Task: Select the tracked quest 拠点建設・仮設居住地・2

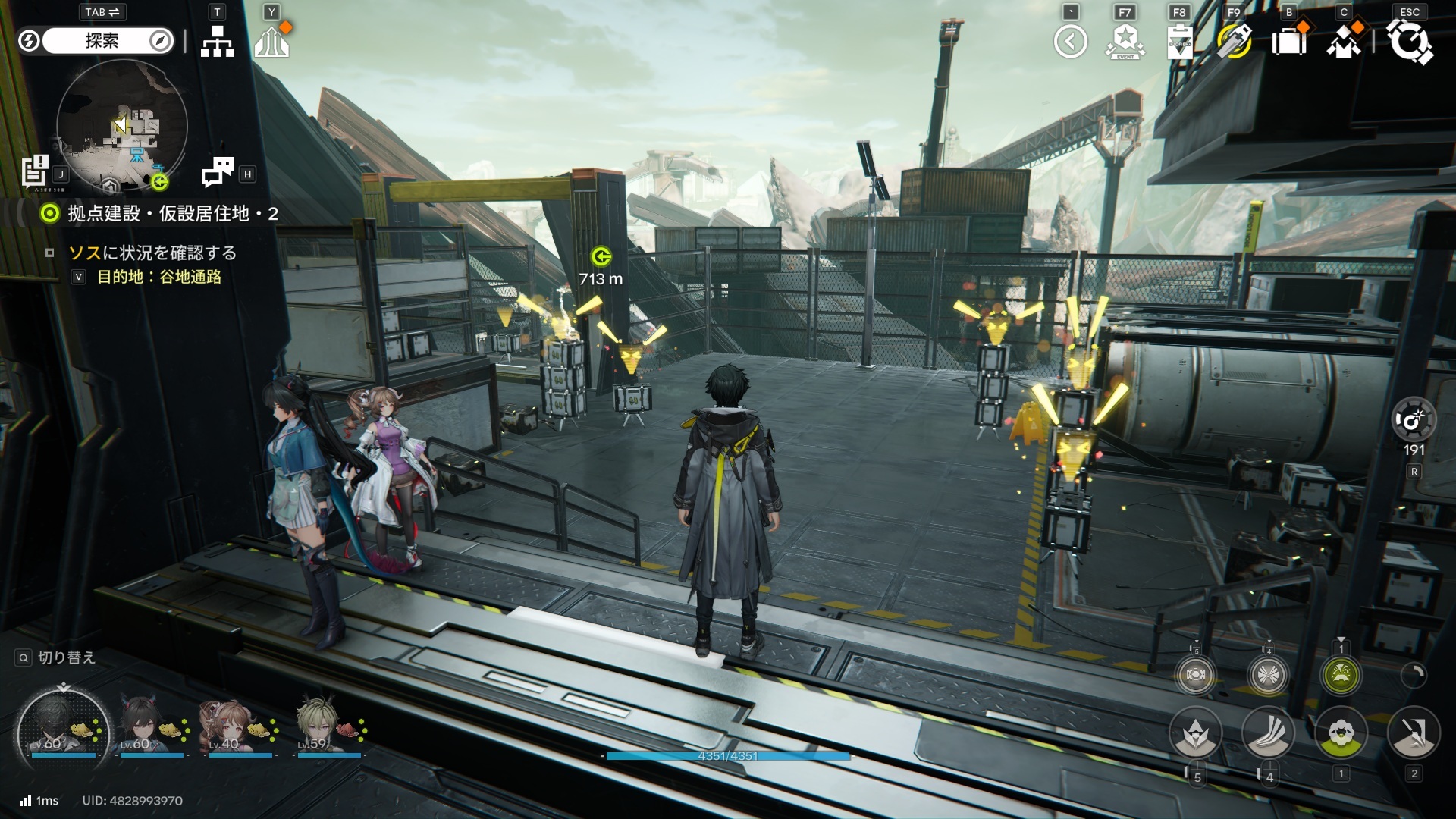Action: pyautogui.click(x=173, y=214)
